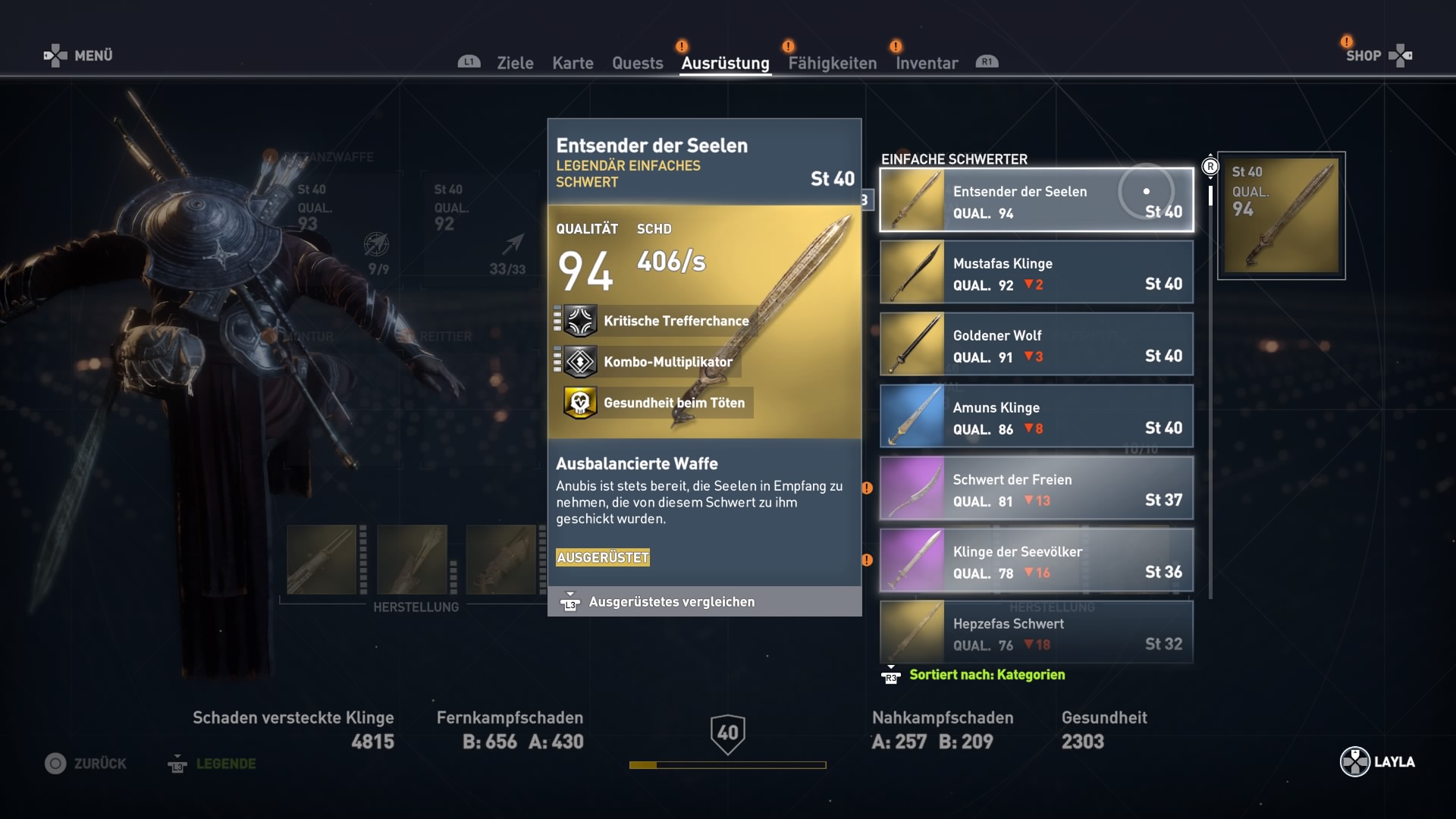This screenshot has width=1456, height=819.
Task: Click the equipped sword thumbnail with quality 94
Action: pyautogui.click(x=1282, y=215)
